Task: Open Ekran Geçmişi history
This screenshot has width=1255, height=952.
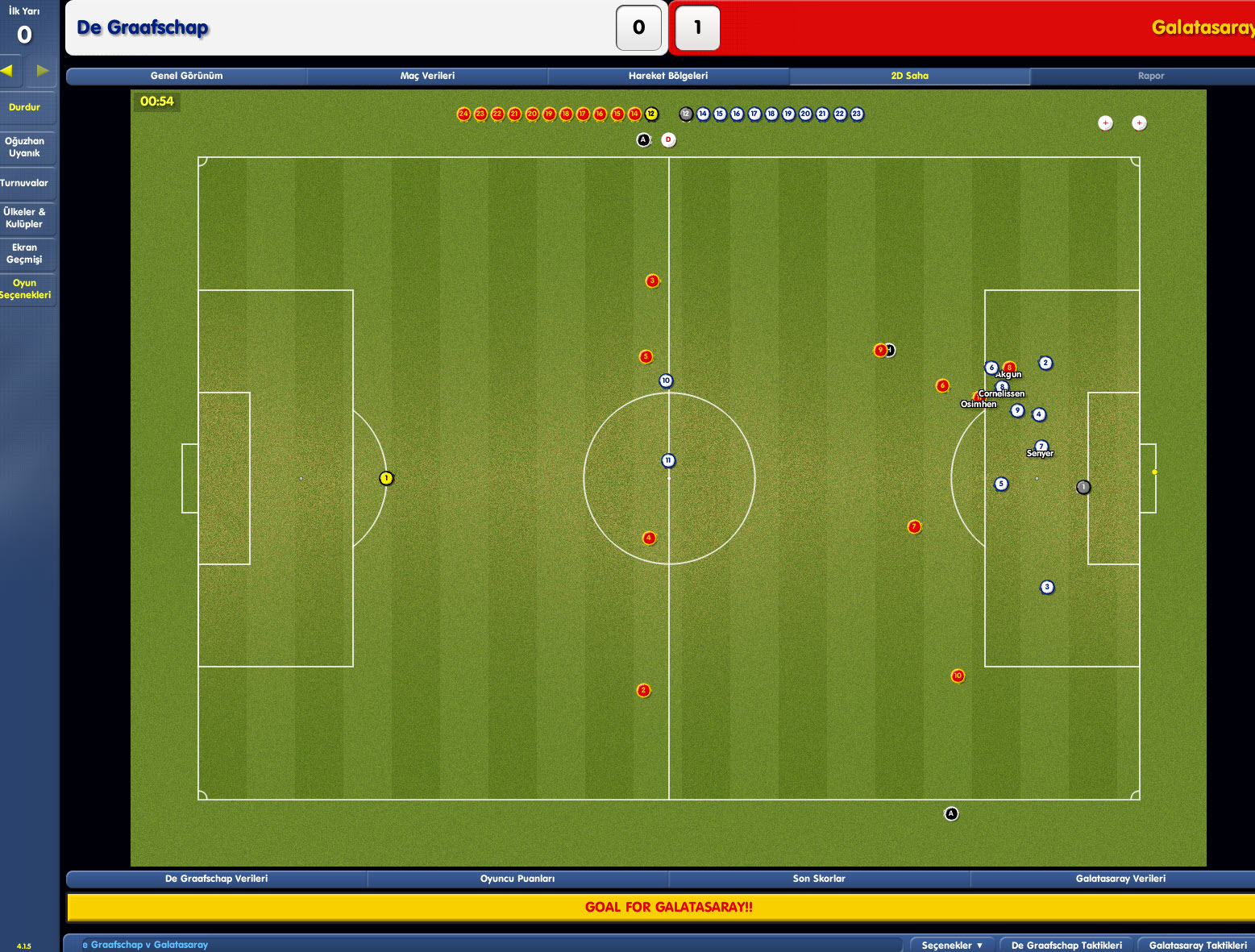Action: pos(25,253)
